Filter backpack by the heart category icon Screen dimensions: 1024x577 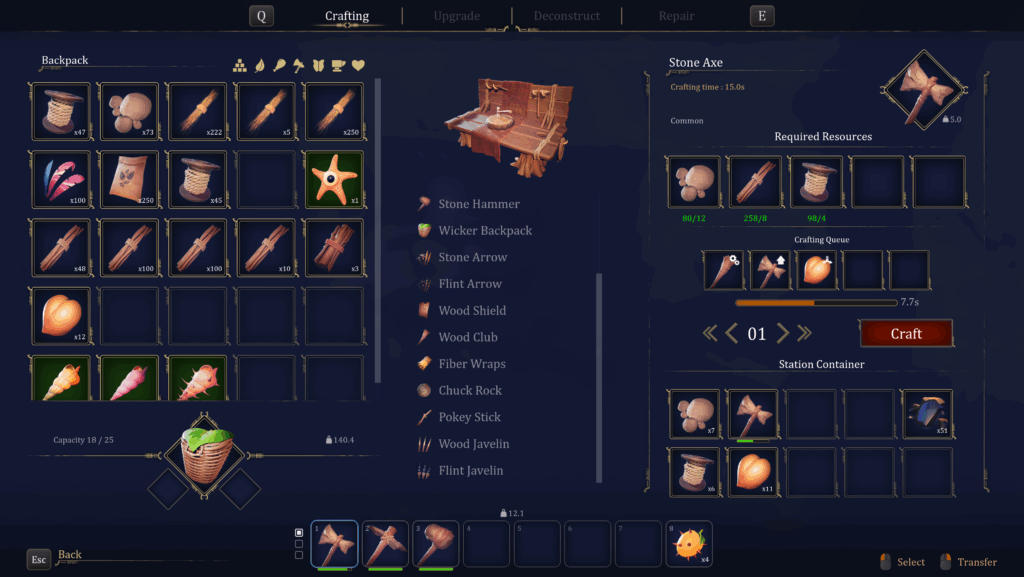(358, 66)
